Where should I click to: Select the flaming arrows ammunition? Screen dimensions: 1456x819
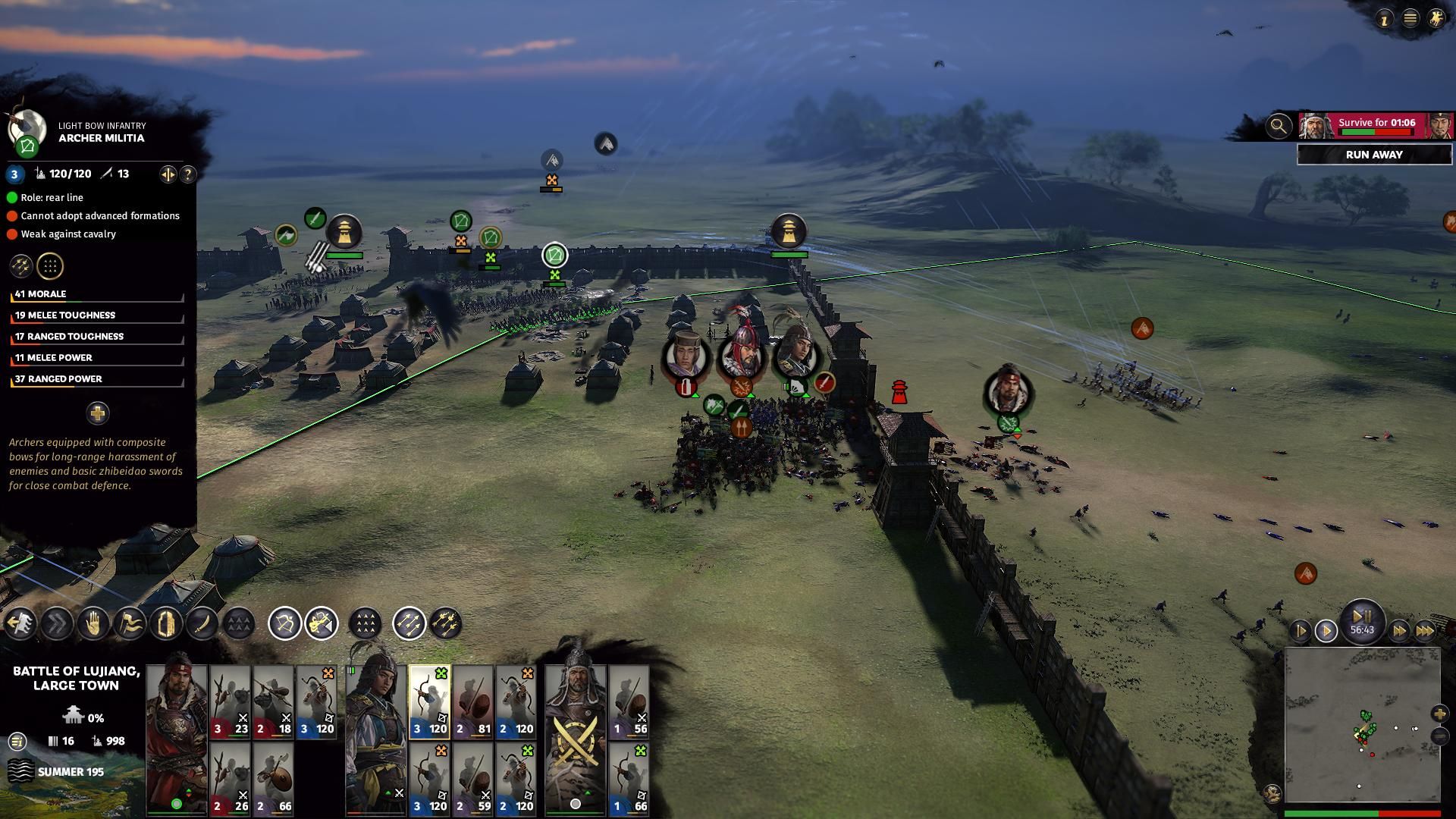[446, 624]
